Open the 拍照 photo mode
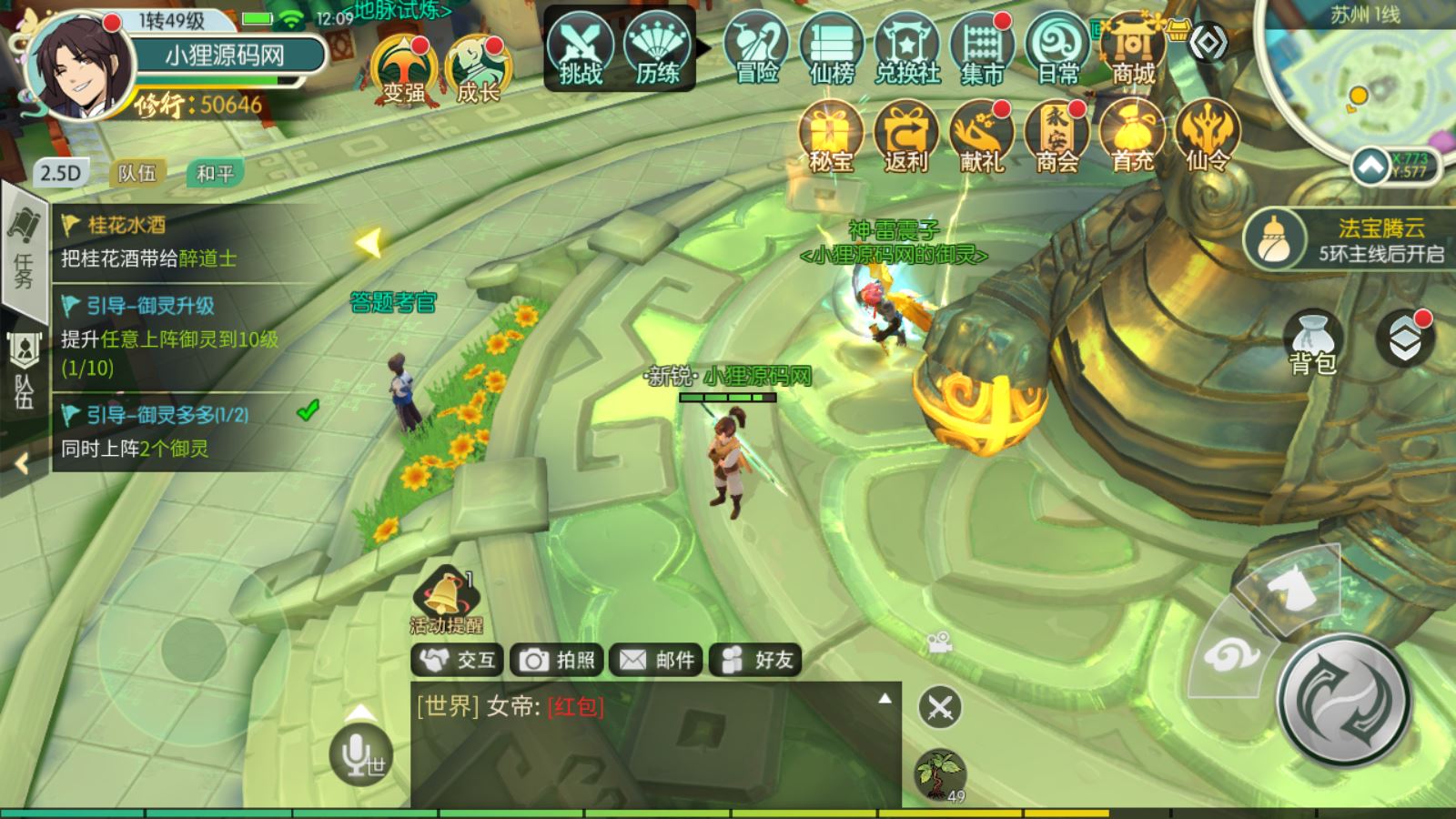Screen dimensions: 1456x819 point(557,660)
